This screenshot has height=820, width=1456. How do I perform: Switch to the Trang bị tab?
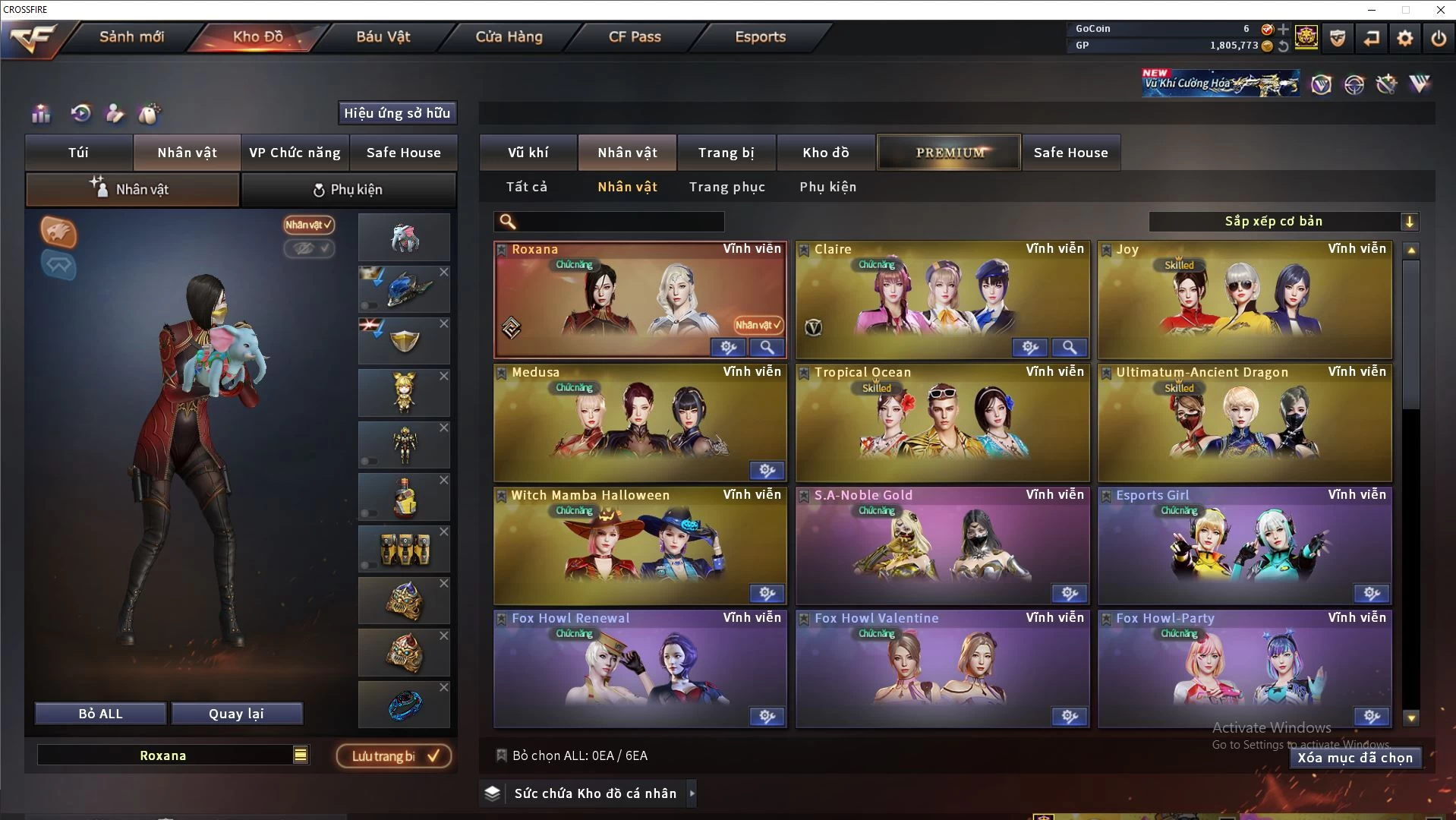click(726, 153)
